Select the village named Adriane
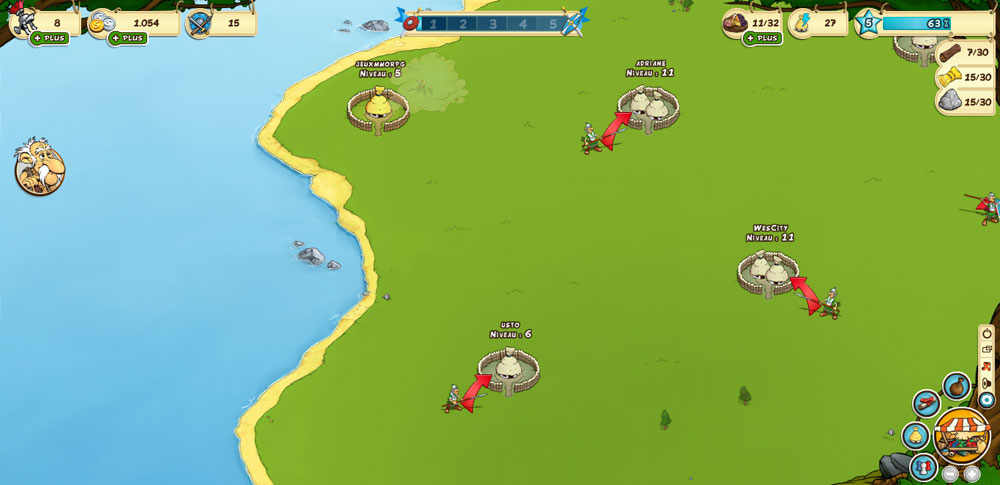 coord(648,108)
